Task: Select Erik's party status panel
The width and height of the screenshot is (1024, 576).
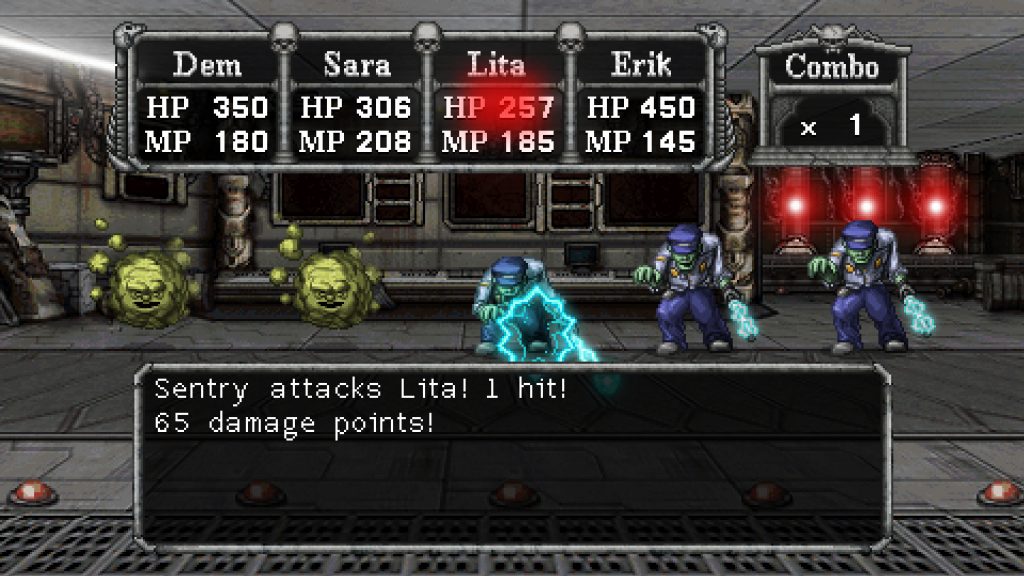Action: click(x=641, y=105)
